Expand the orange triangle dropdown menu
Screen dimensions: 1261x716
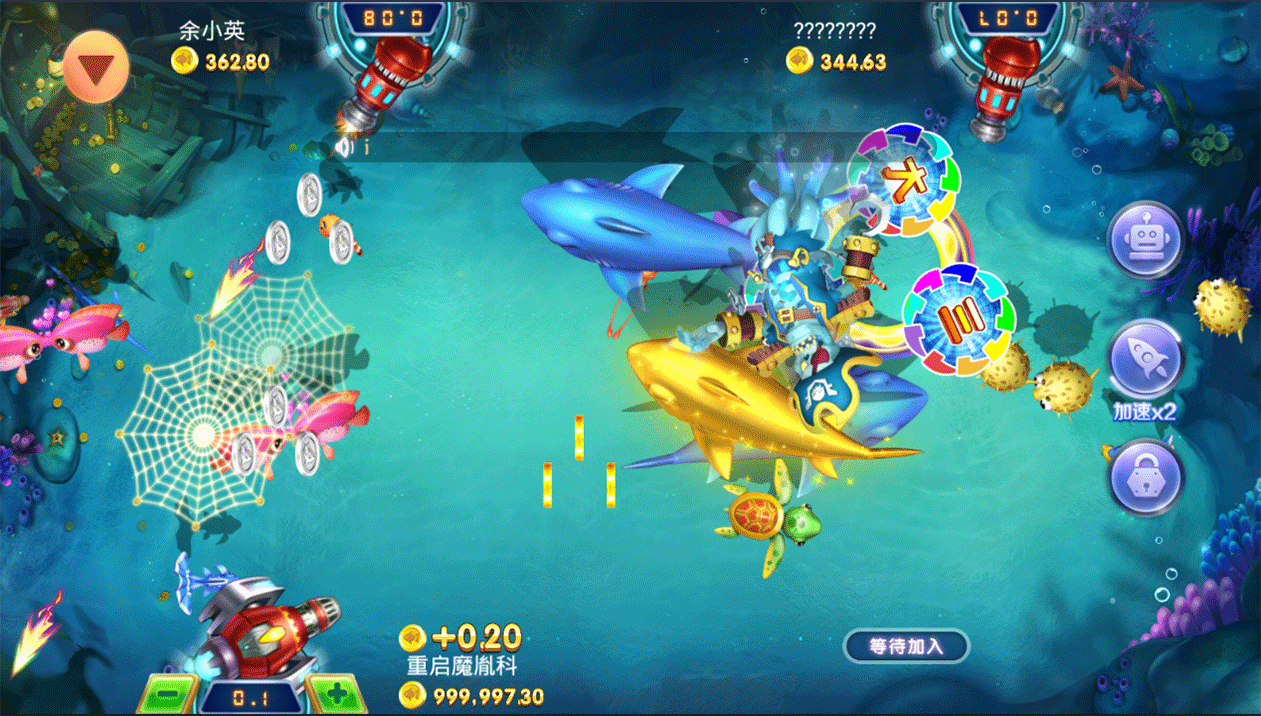(97, 69)
